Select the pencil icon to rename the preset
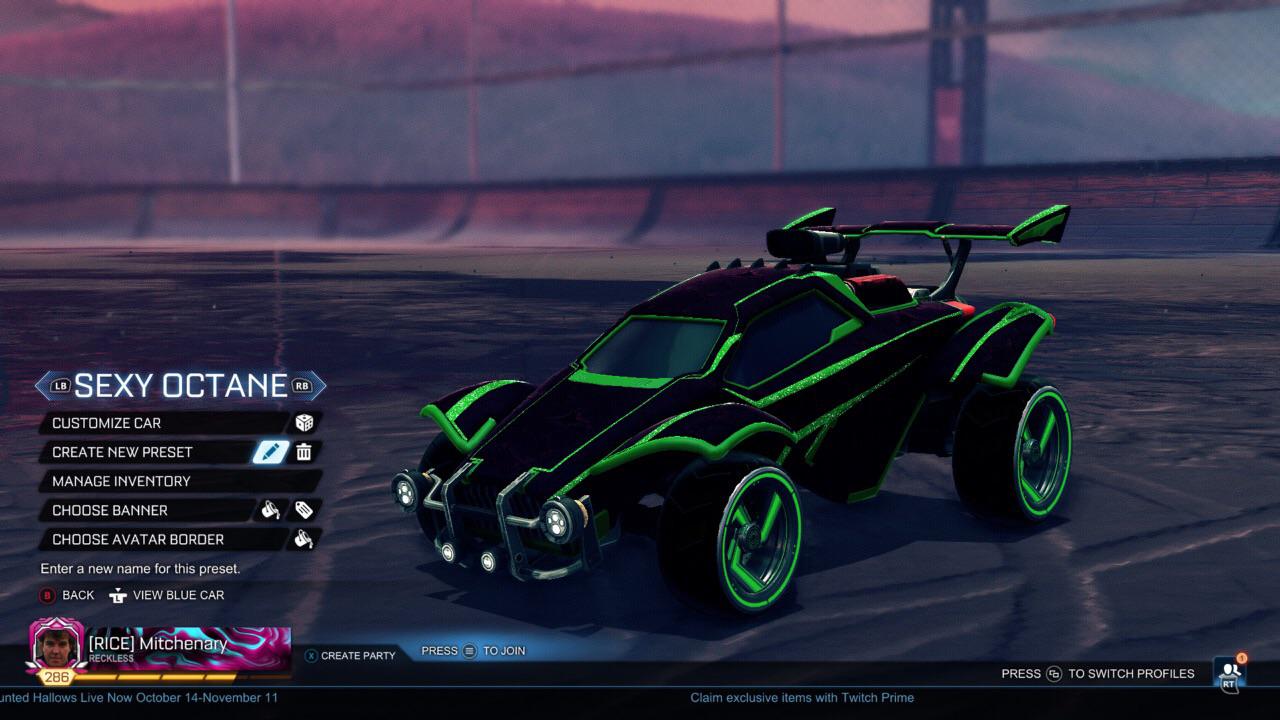Viewport: 1280px width, 720px height. pyautogui.click(x=270, y=452)
